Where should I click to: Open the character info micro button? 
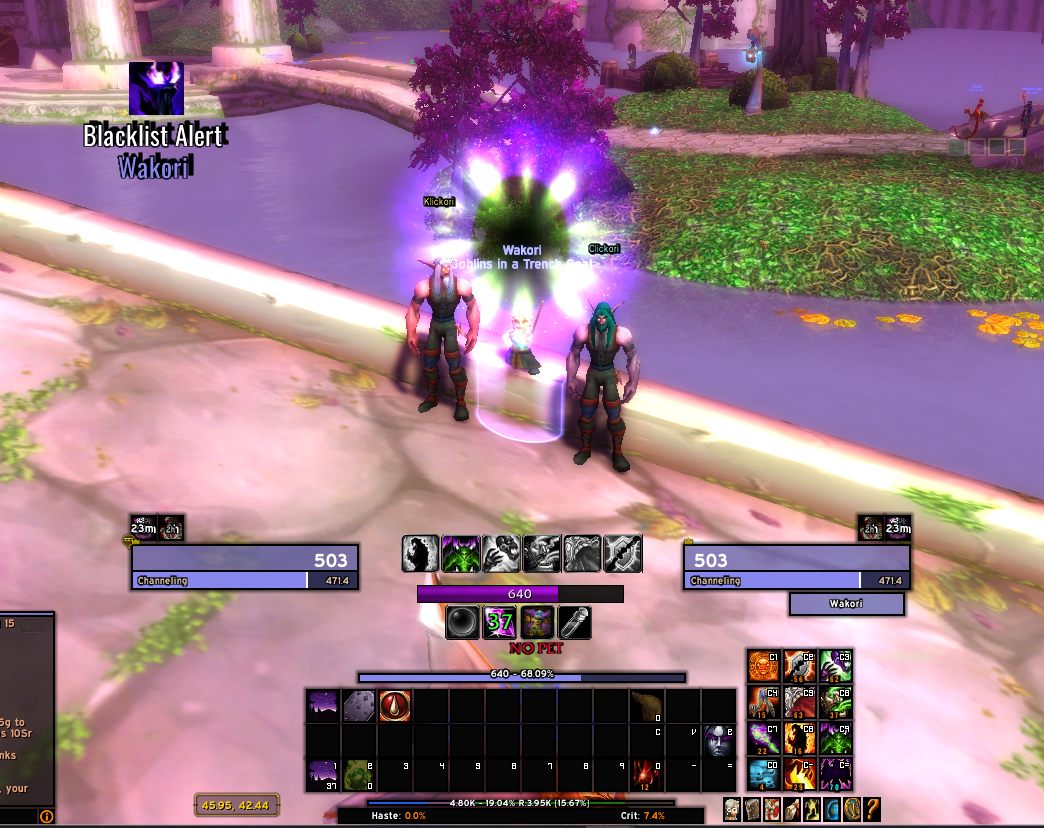(x=732, y=809)
